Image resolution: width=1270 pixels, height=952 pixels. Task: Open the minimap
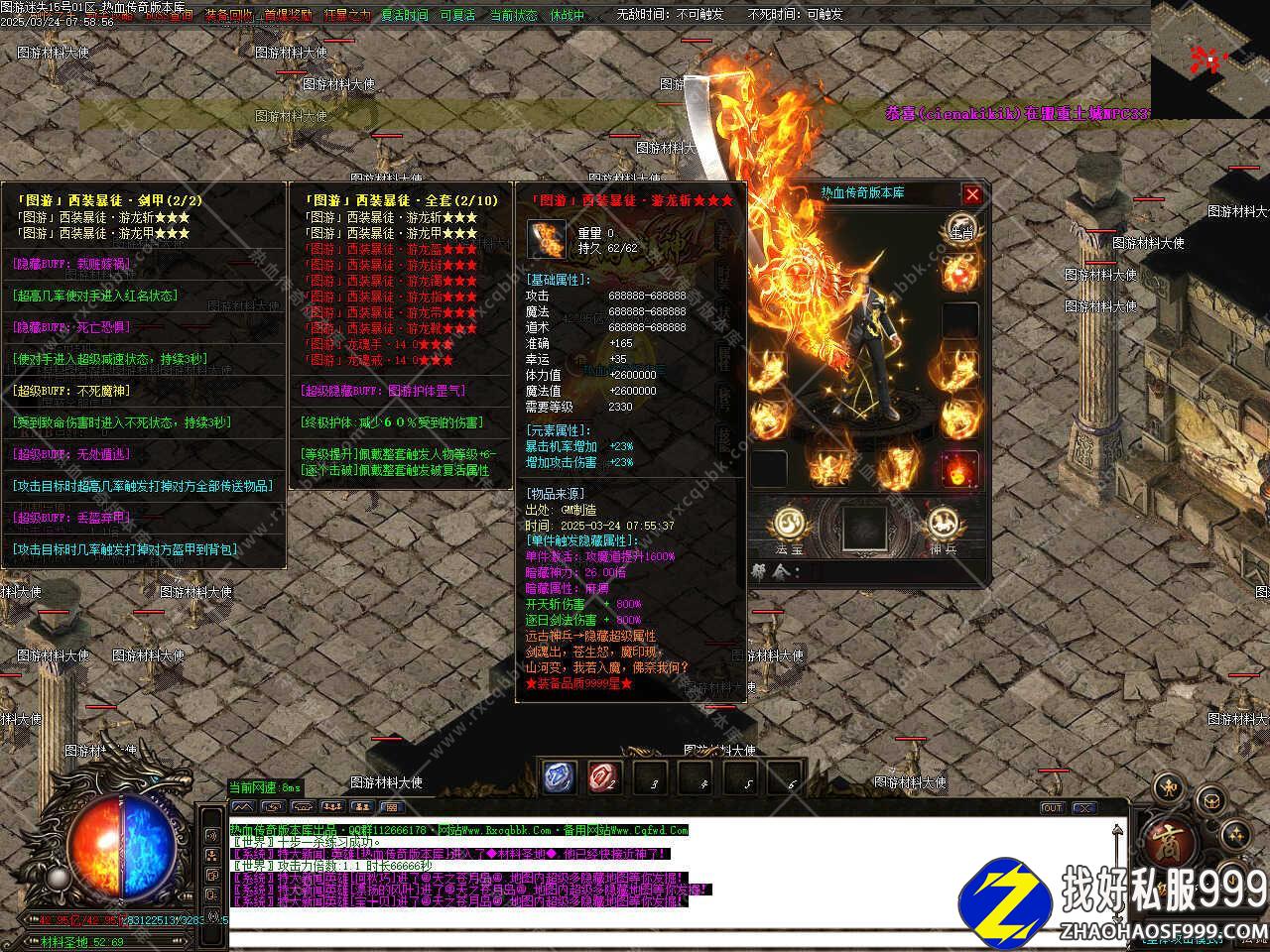pyautogui.click(x=1209, y=58)
